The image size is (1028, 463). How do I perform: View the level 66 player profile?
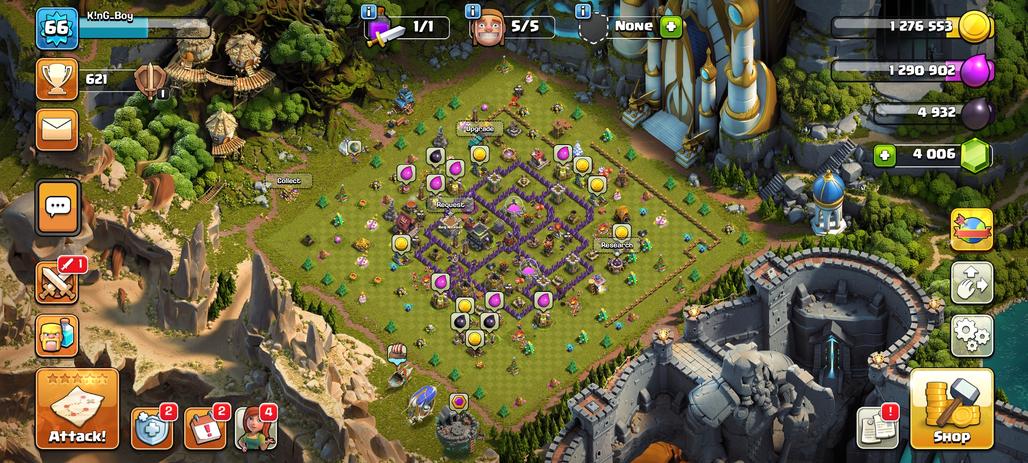[x=57, y=28]
